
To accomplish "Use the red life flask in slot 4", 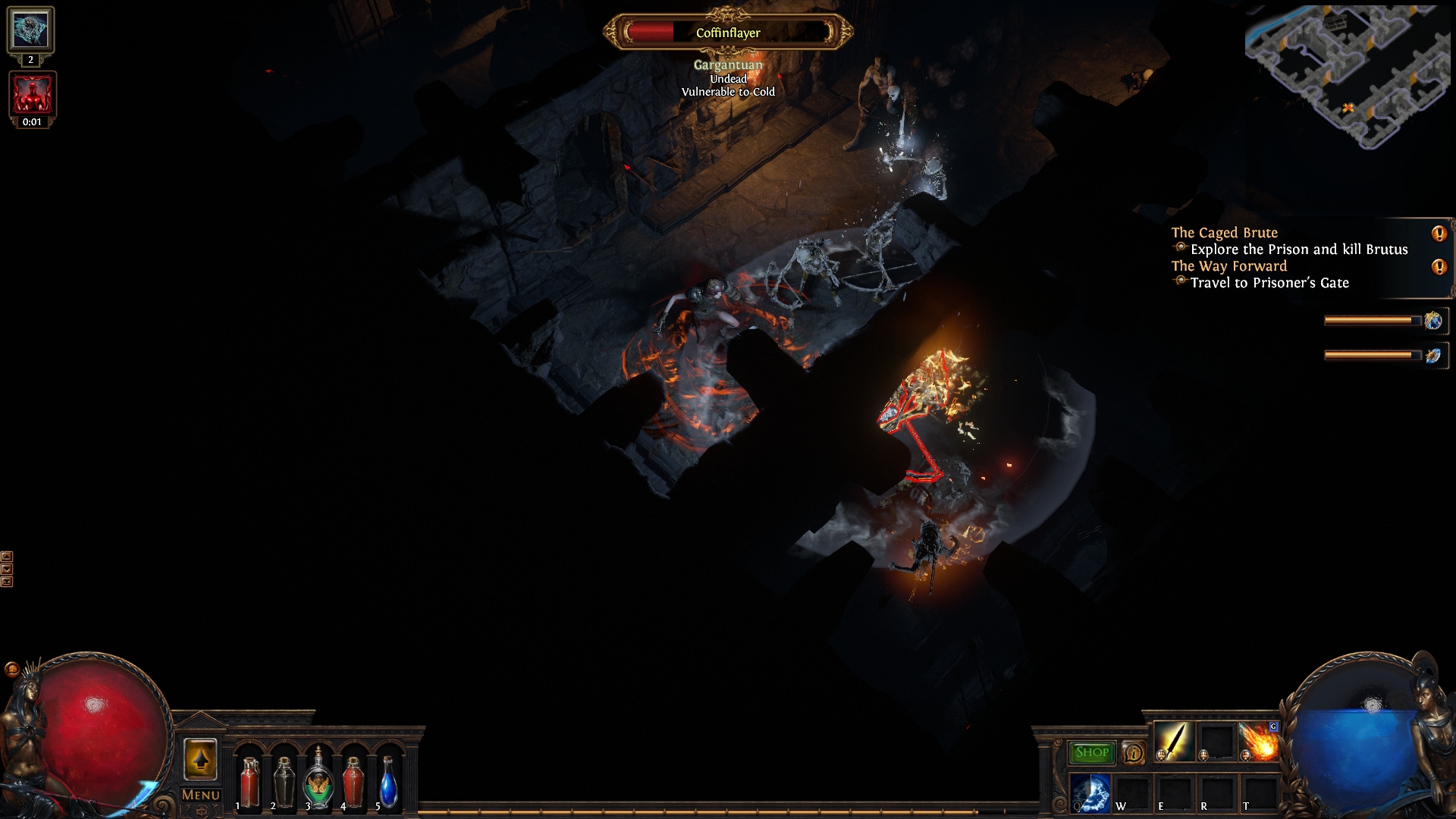I will (353, 781).
